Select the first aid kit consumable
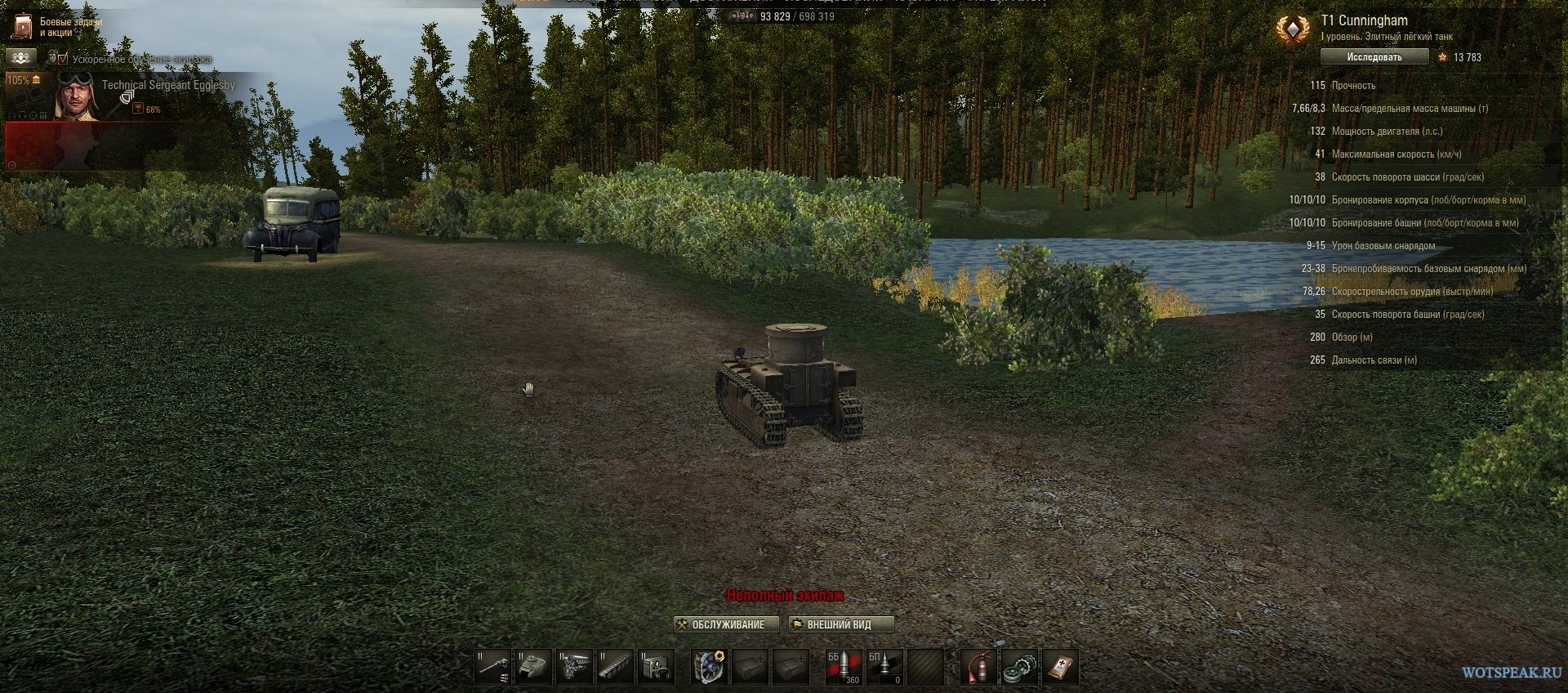This screenshot has height=693, width=1568. tap(1059, 667)
